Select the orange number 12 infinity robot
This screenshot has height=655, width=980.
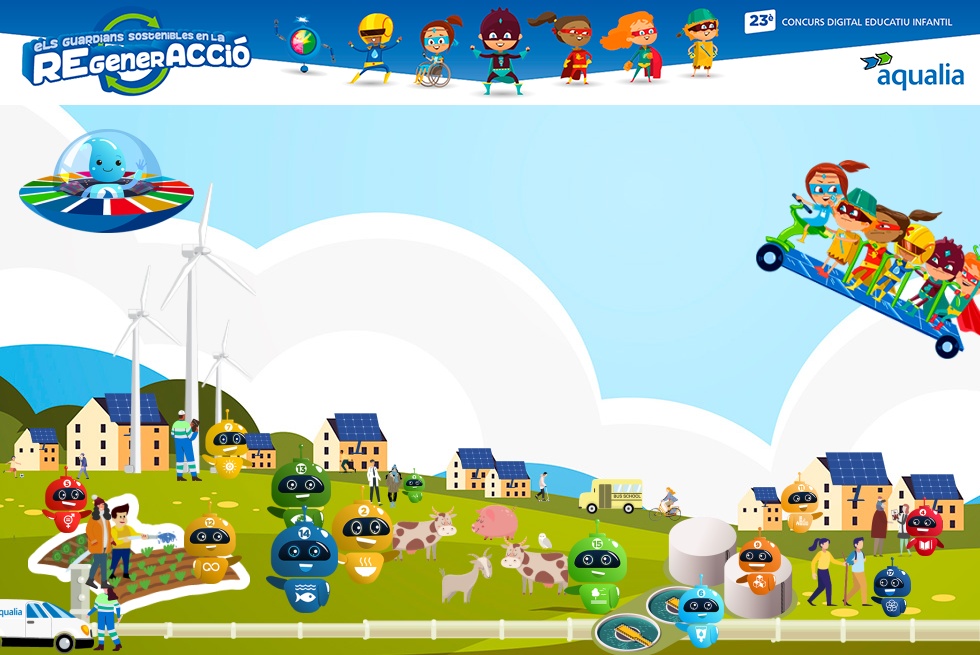210,547
